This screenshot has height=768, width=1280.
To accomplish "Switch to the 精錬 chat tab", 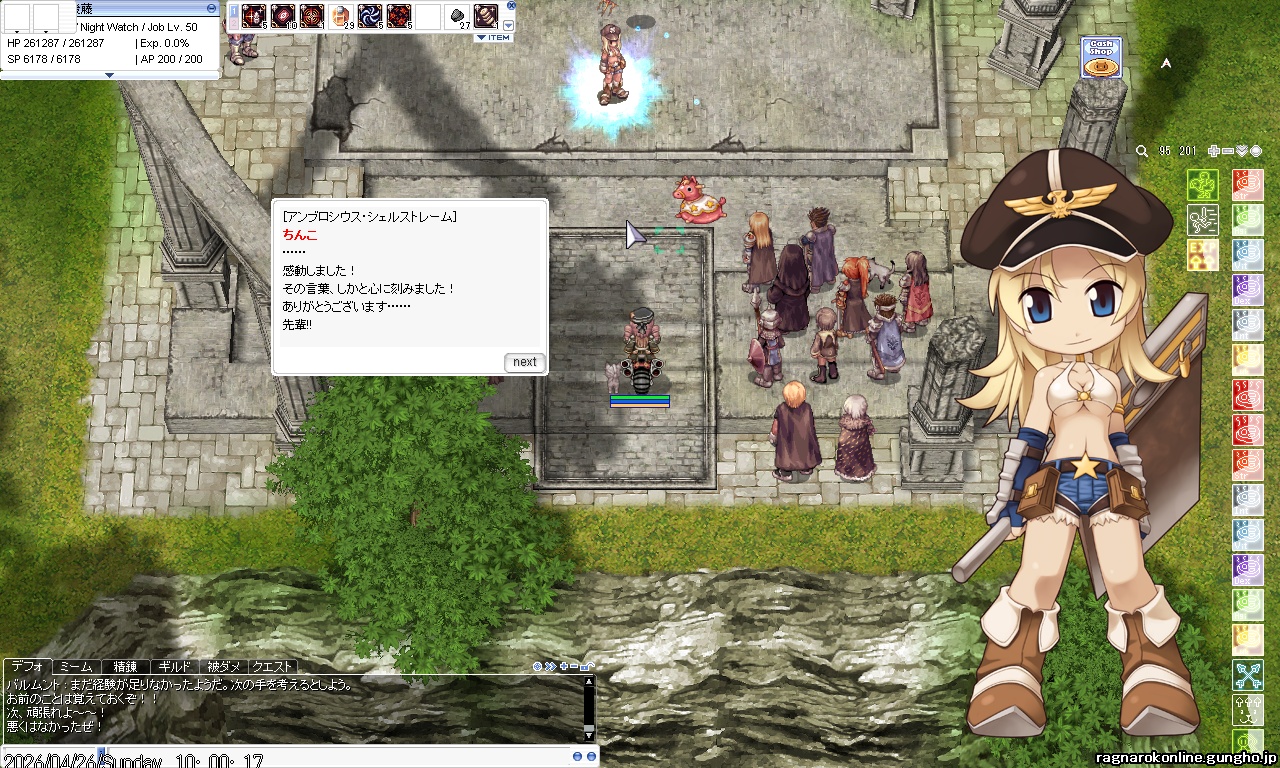I will (x=125, y=666).
